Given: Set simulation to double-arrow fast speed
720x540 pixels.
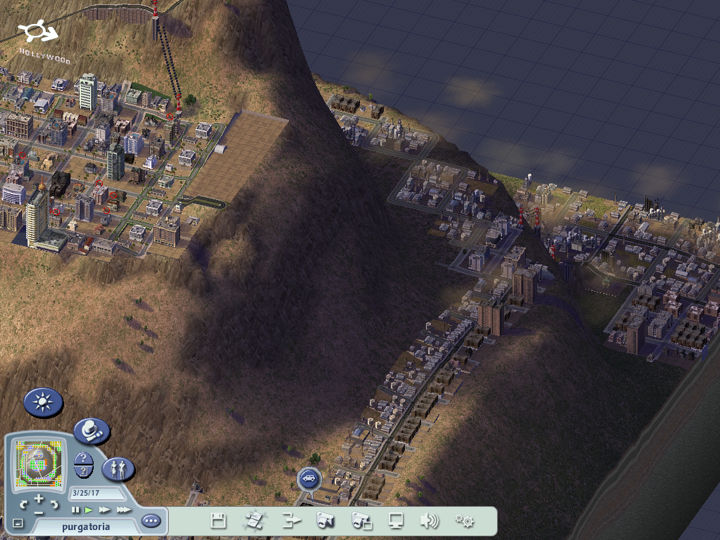Looking at the screenshot, I should click(x=104, y=509).
